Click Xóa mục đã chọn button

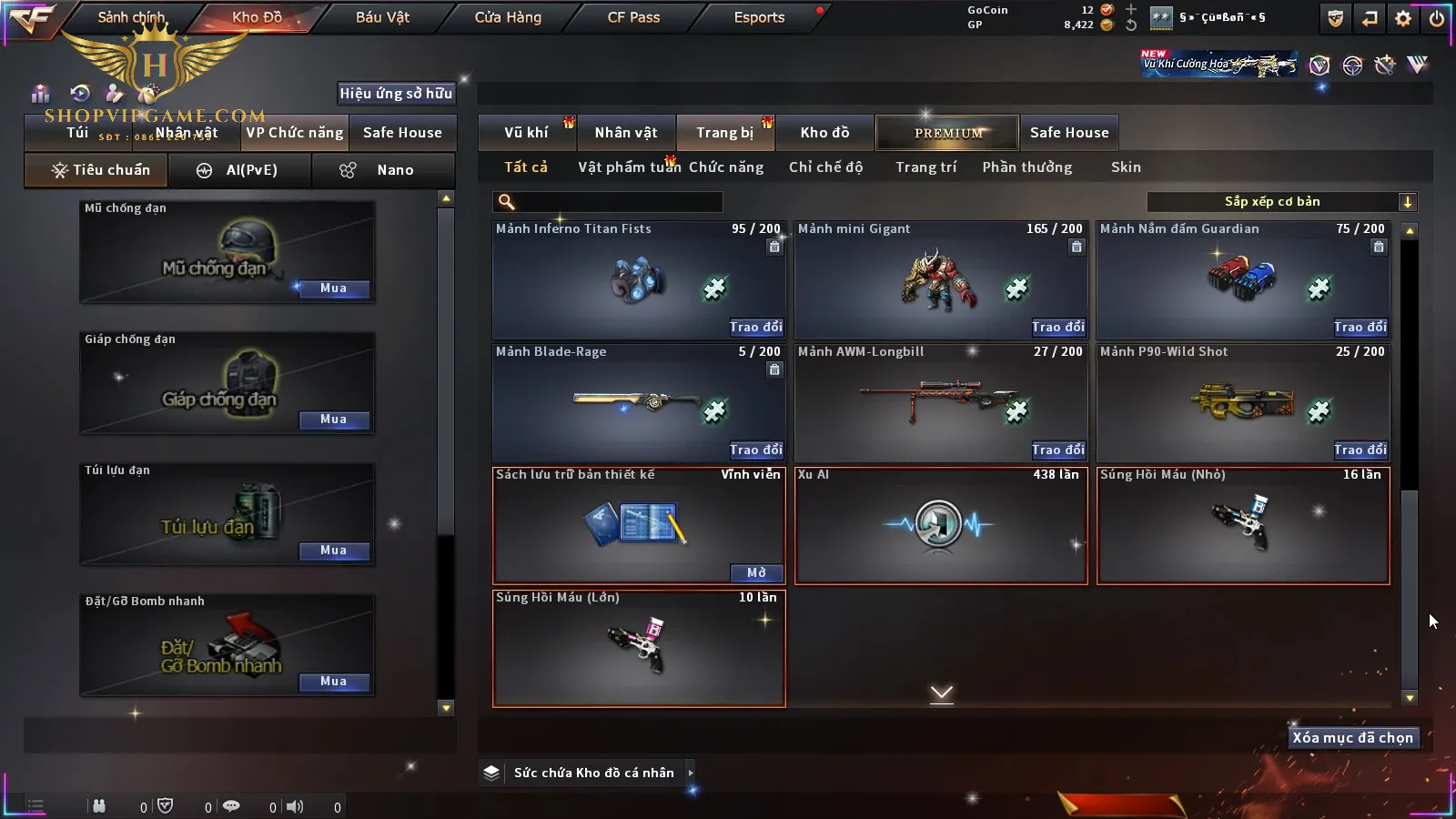[1352, 738]
